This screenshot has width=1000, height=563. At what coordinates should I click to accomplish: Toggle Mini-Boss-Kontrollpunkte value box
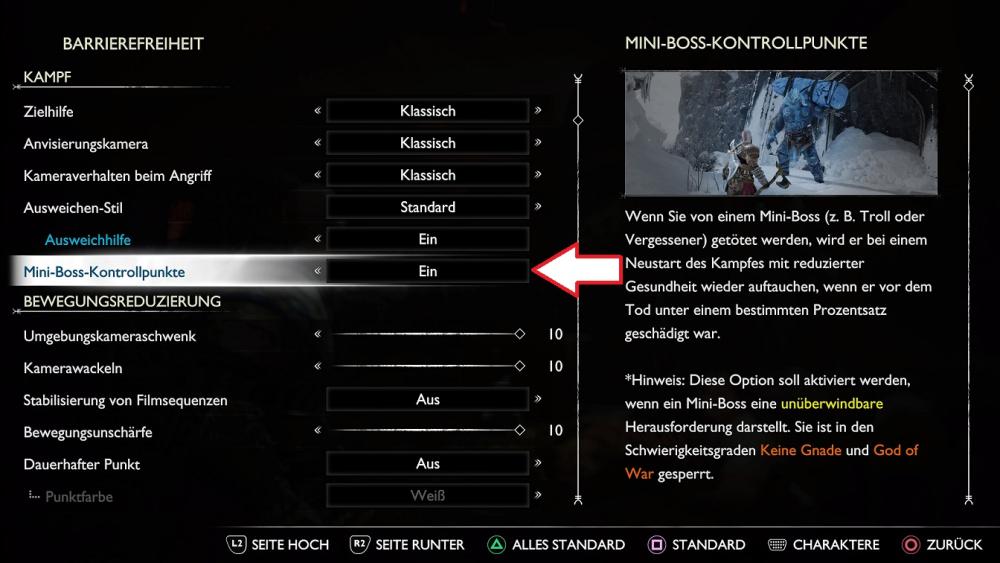pyautogui.click(x=427, y=271)
